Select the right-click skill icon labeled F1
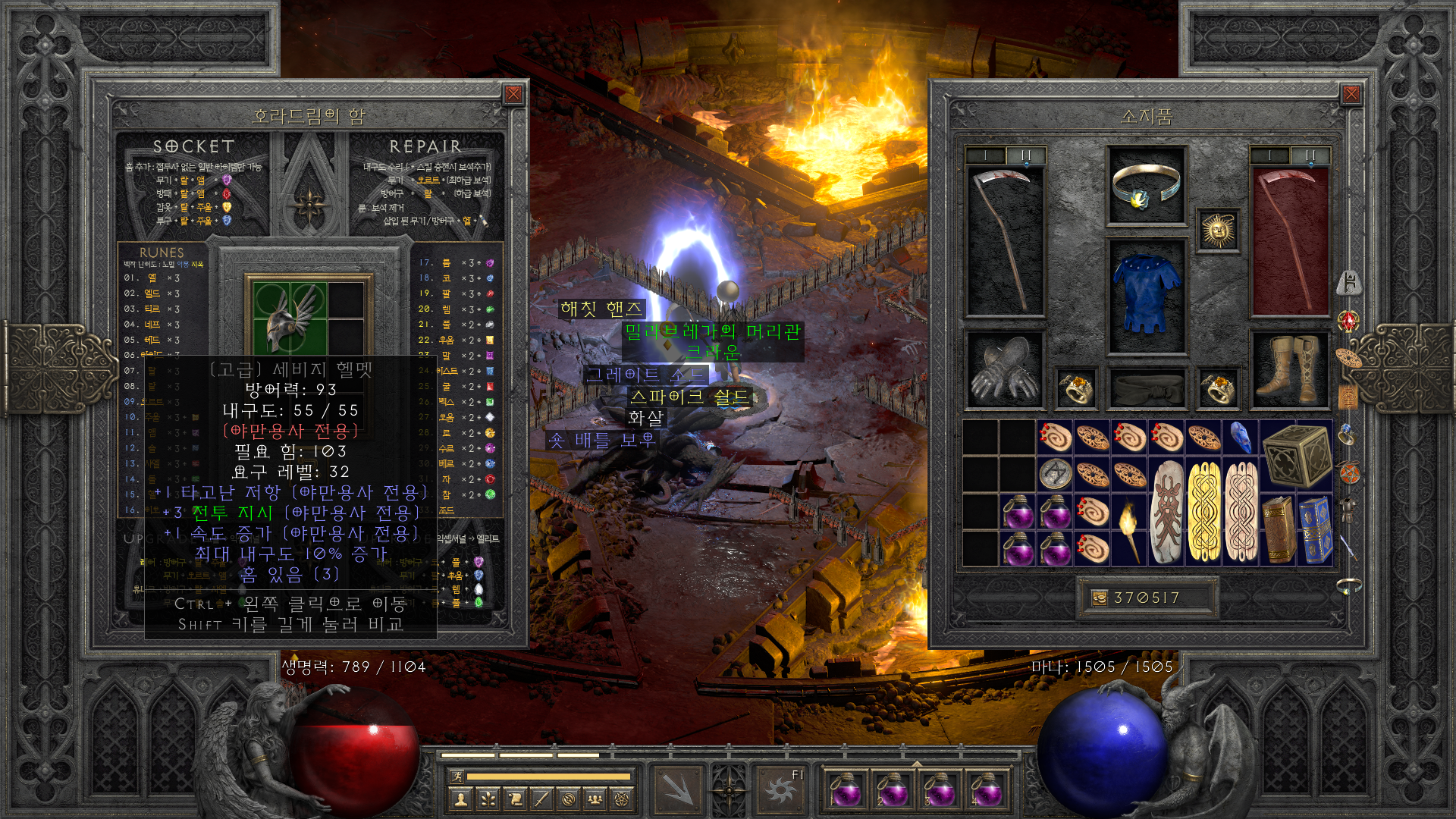This screenshot has height=819, width=1456. [780, 789]
